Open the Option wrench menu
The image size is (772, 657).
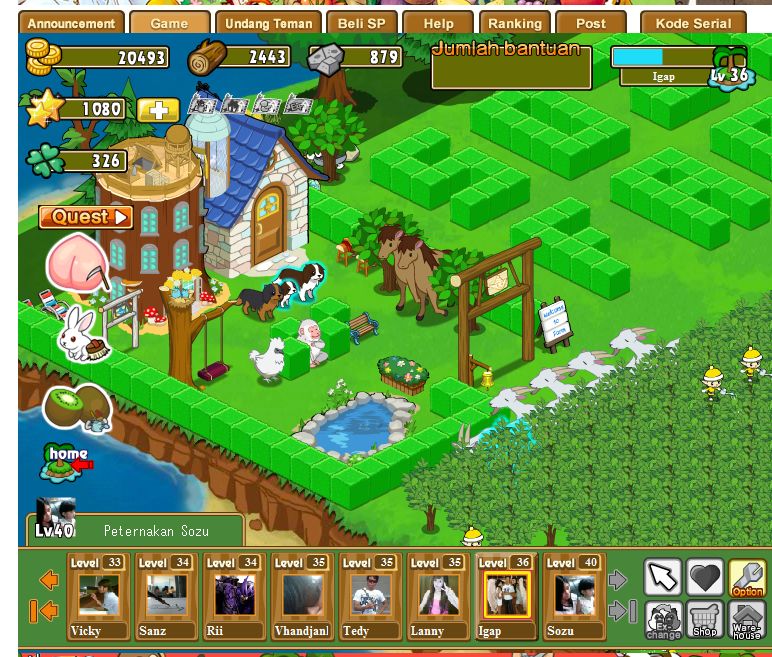click(x=747, y=577)
